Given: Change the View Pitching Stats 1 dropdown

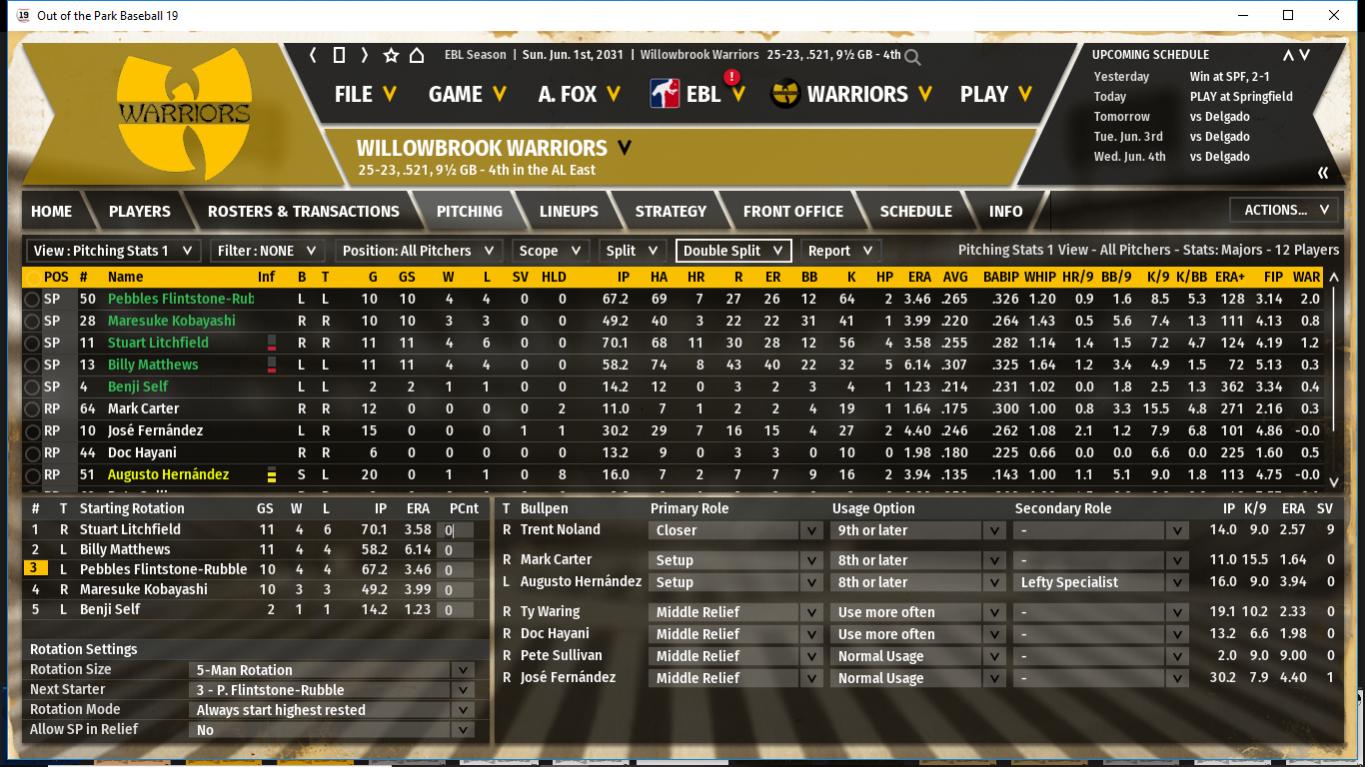Looking at the screenshot, I should [113, 251].
